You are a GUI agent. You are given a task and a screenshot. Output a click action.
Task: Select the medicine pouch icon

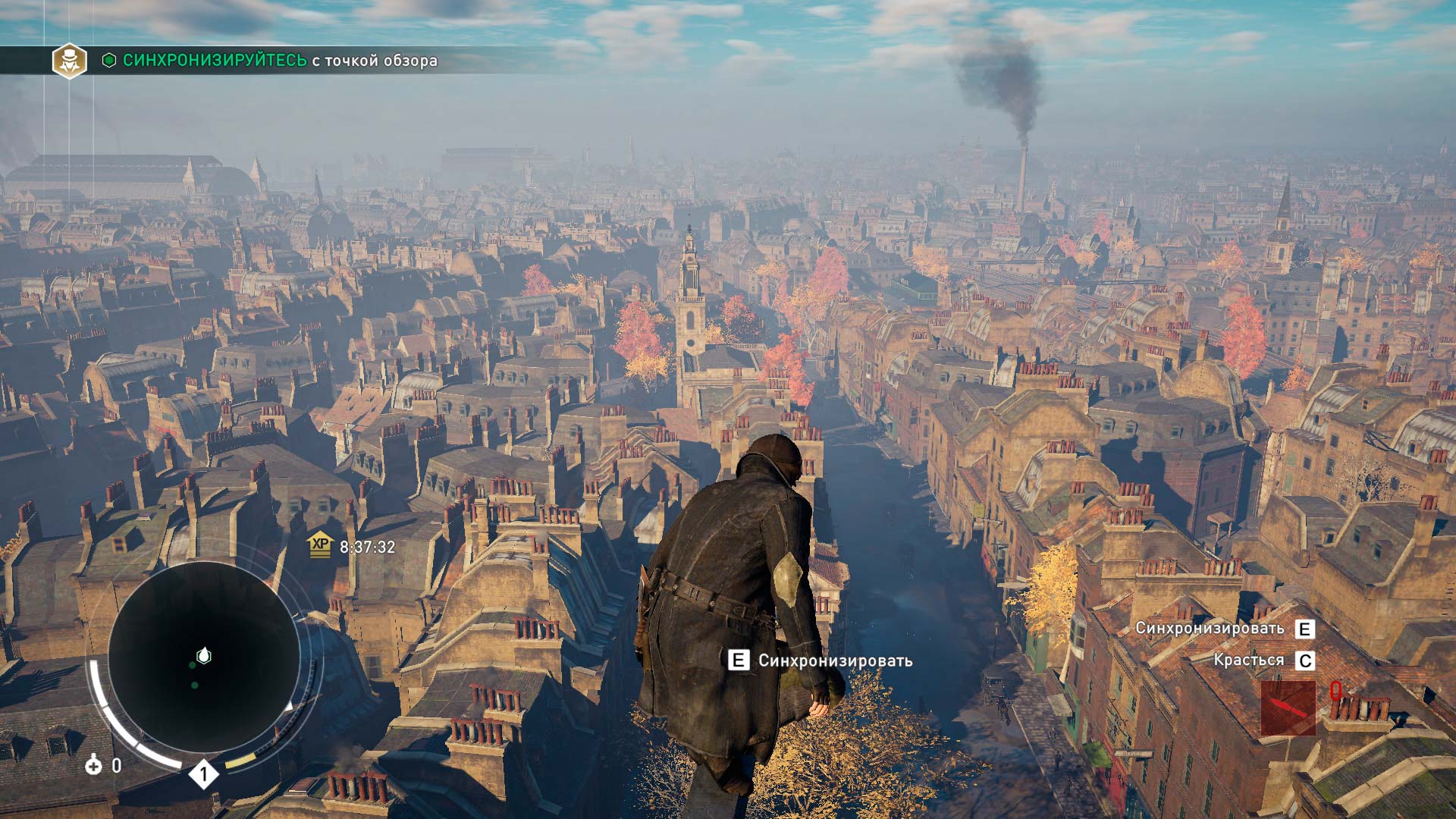point(93,765)
